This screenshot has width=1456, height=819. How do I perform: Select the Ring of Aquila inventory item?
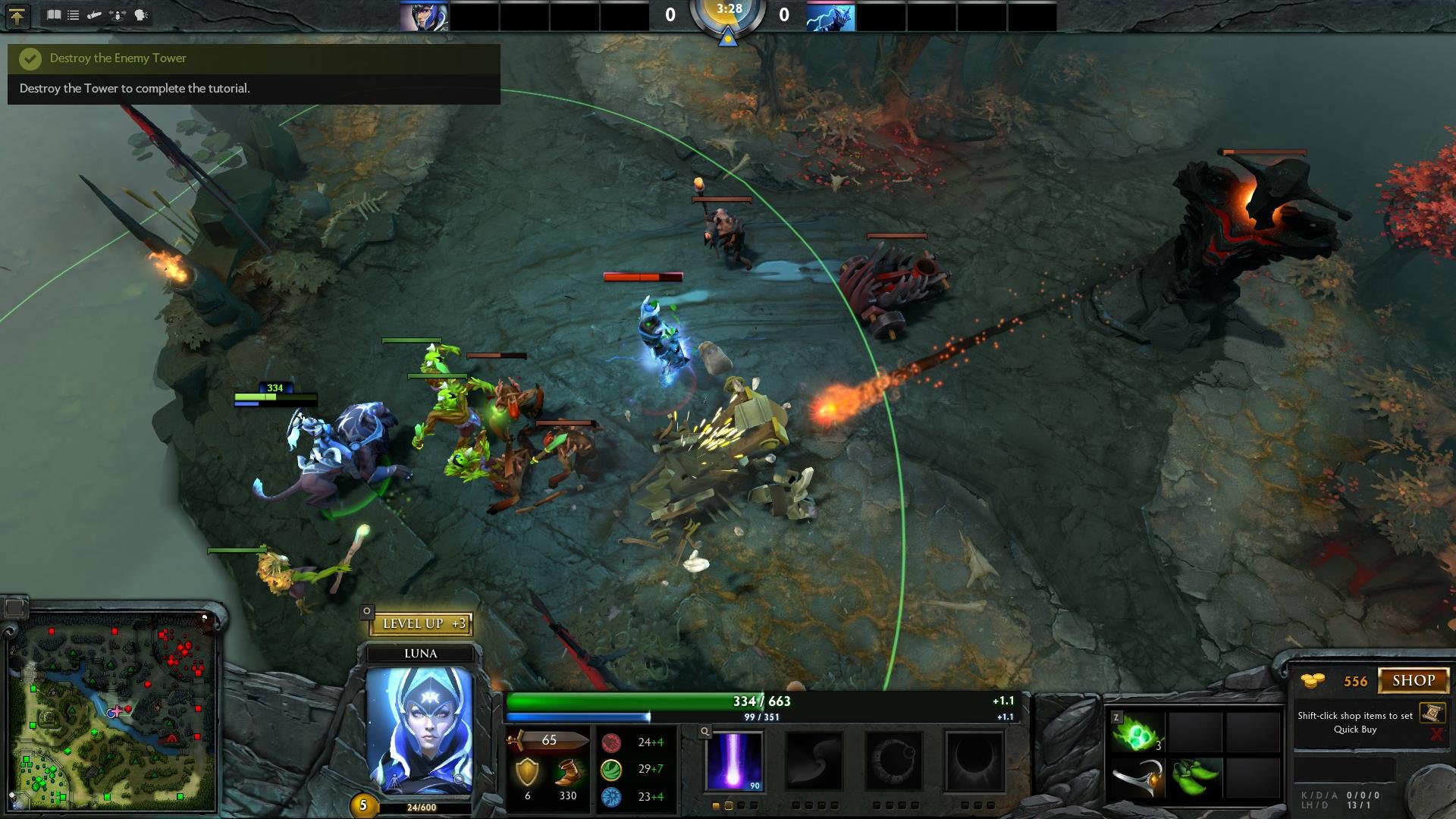point(1137,778)
